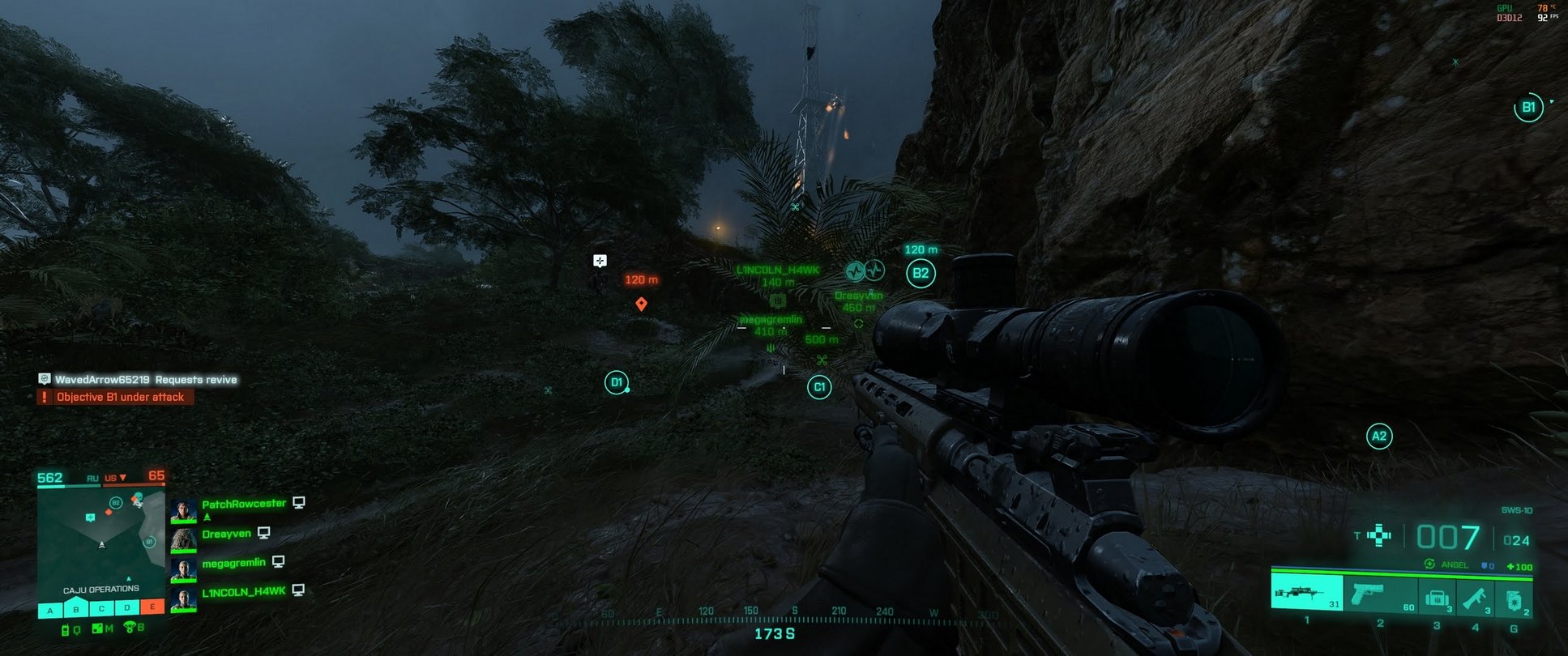Choose the rocket launcher gadget slot
This screenshot has width=1568, height=656.
click(1475, 598)
